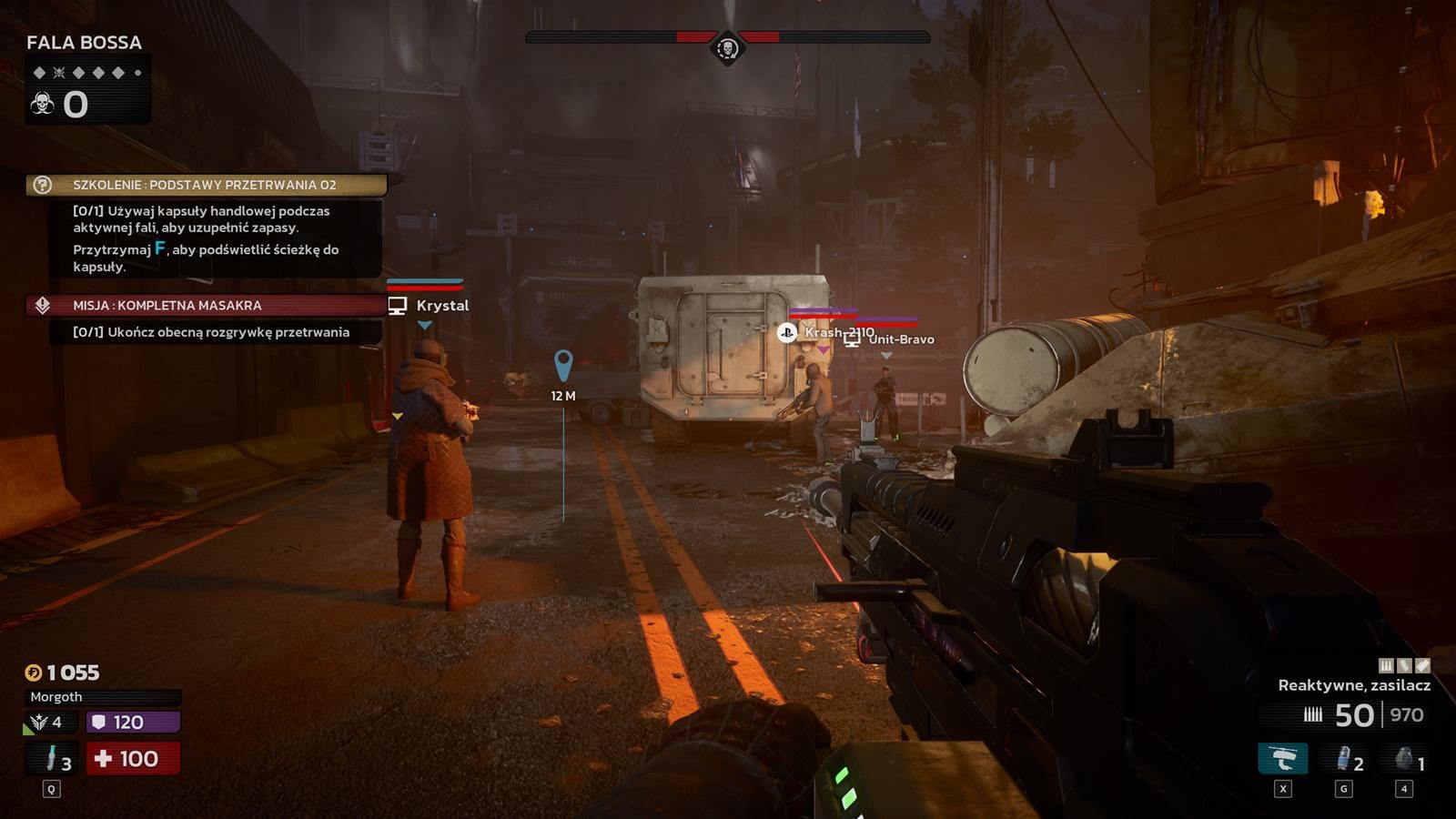Select the equipped weapon icon slot
Image resolution: width=1456 pixels, height=819 pixels.
pyautogui.click(x=1282, y=758)
